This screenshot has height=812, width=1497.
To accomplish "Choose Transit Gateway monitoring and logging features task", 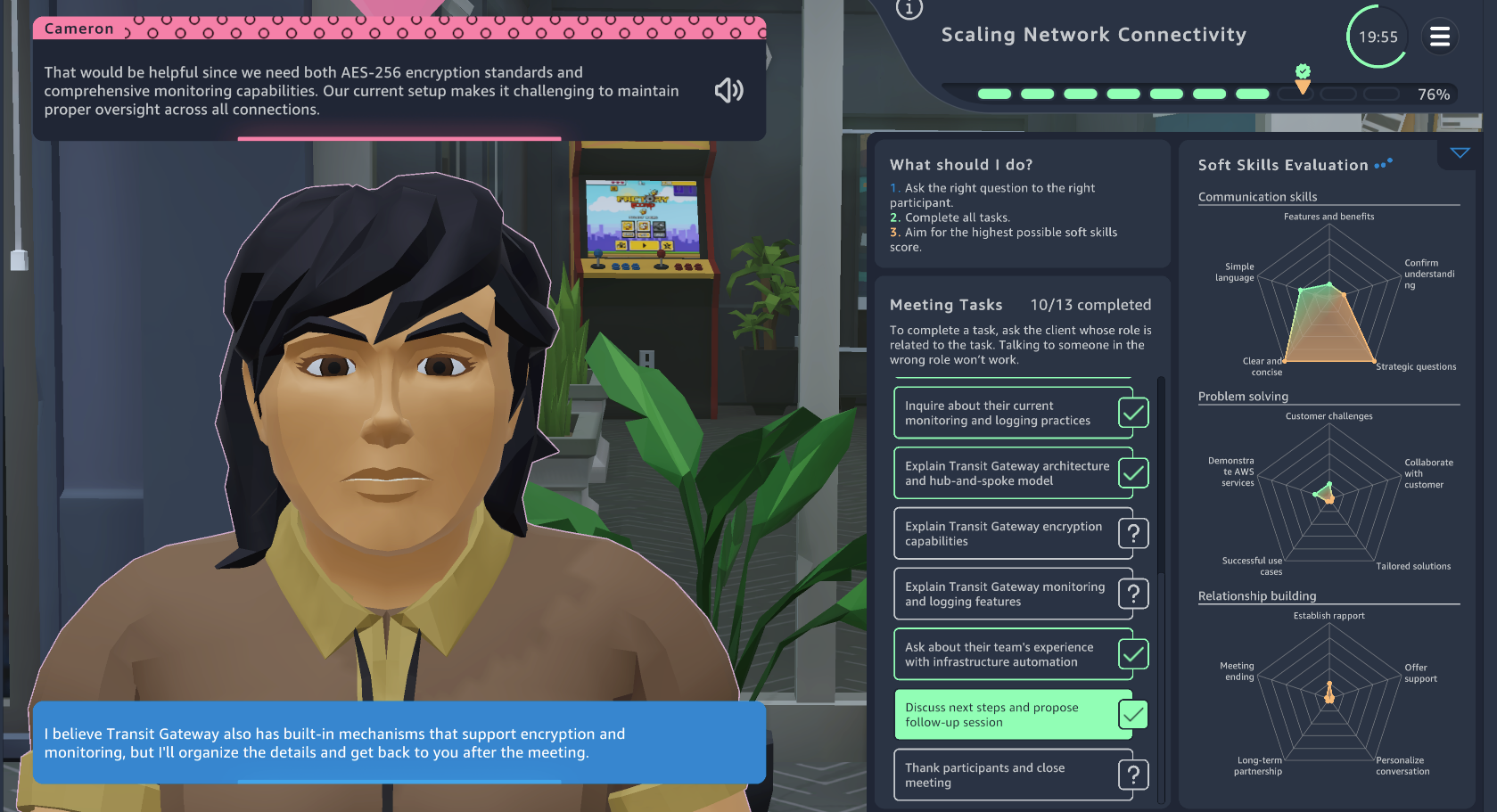I will coord(1013,594).
